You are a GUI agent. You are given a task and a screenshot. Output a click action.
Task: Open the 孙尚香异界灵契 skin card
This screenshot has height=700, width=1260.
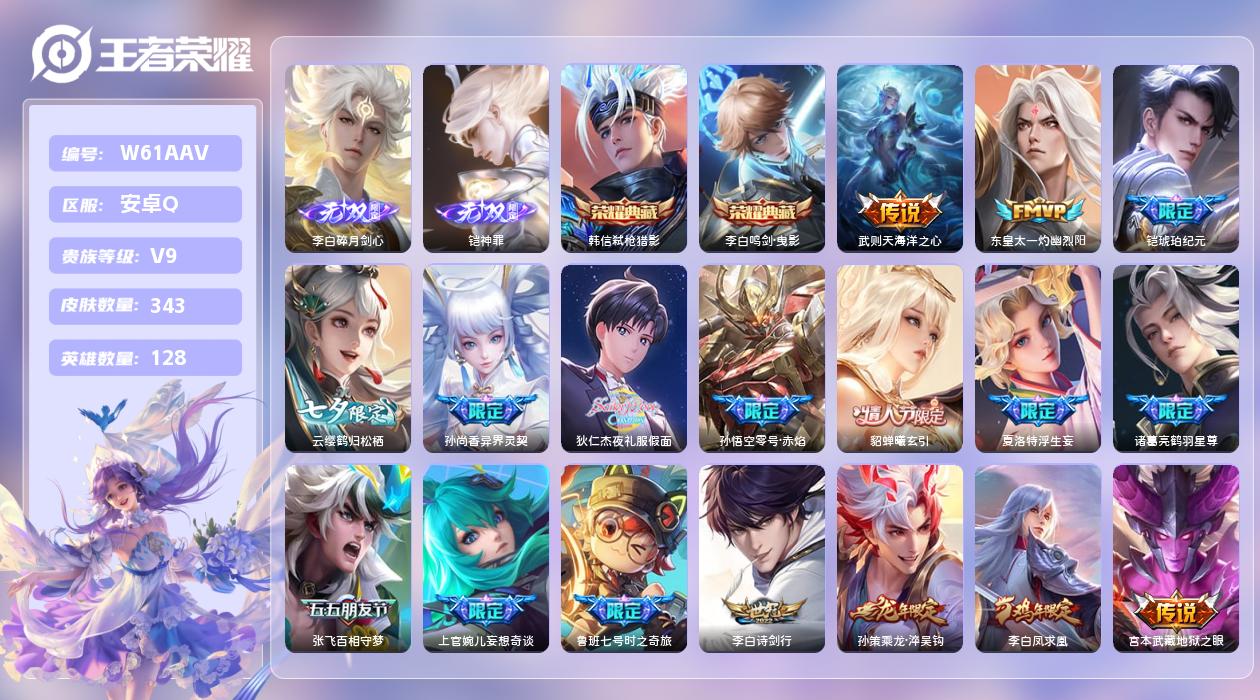[x=486, y=358]
